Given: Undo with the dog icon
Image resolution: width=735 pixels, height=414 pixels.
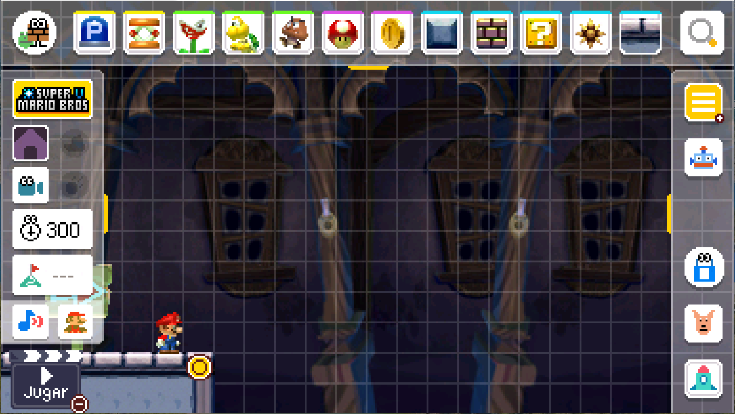Looking at the screenshot, I should click(x=703, y=323).
